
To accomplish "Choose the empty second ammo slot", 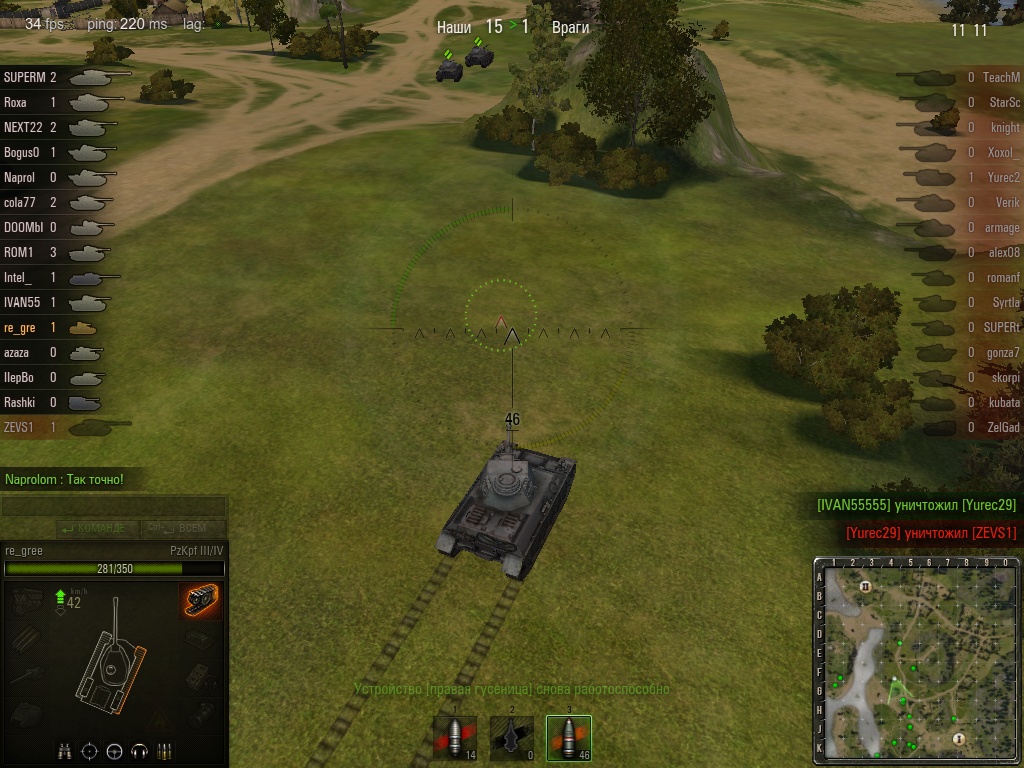I will click(x=511, y=738).
